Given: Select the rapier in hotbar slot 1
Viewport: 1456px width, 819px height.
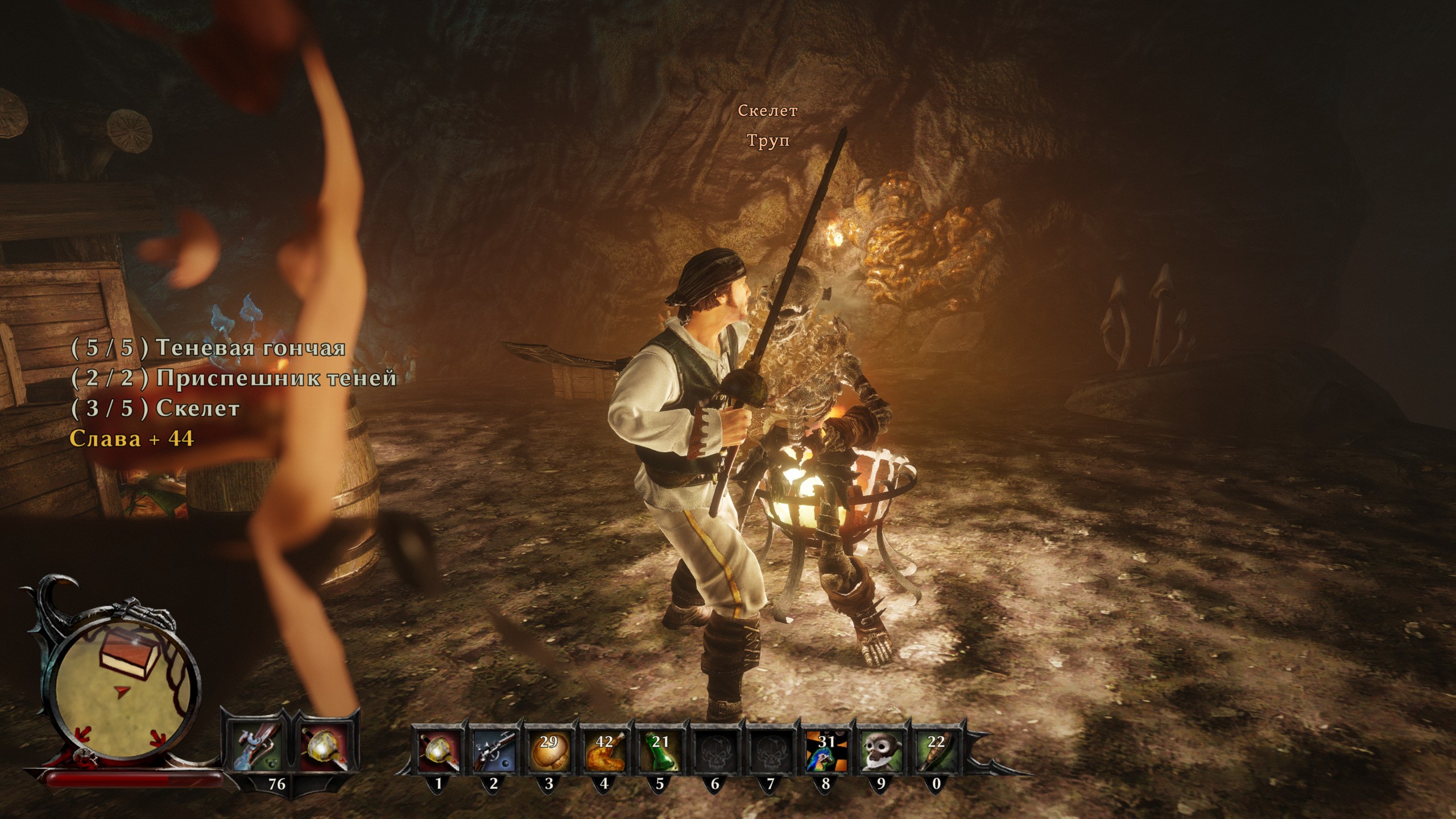Looking at the screenshot, I should point(438,749).
